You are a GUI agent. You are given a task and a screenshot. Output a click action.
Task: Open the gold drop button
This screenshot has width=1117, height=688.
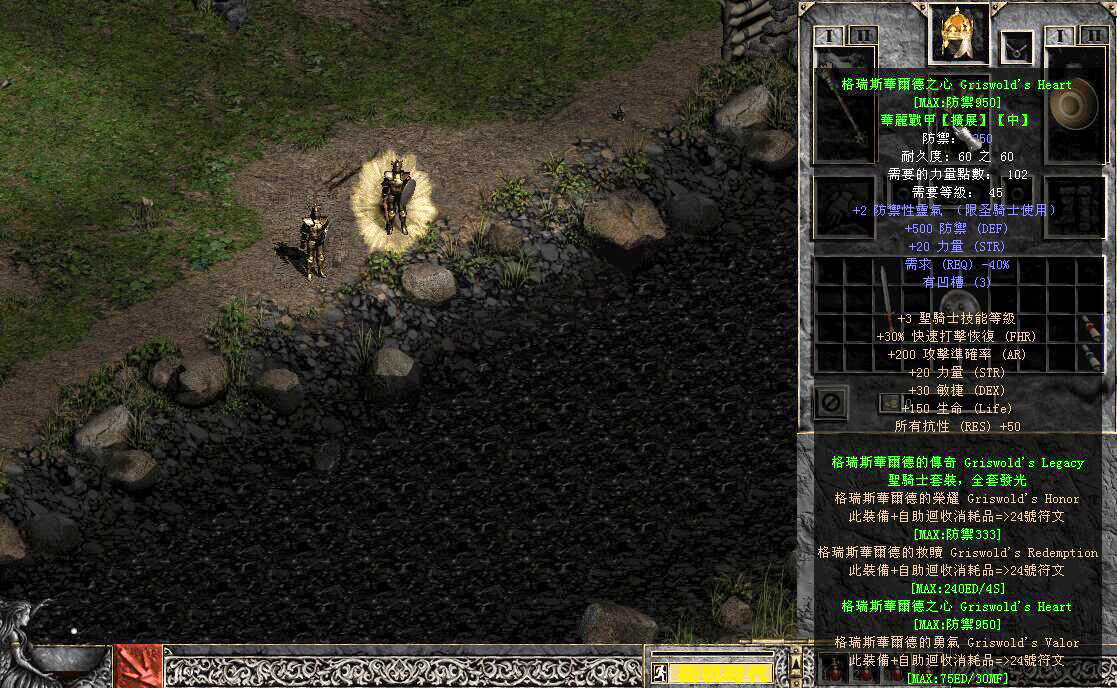[887, 402]
